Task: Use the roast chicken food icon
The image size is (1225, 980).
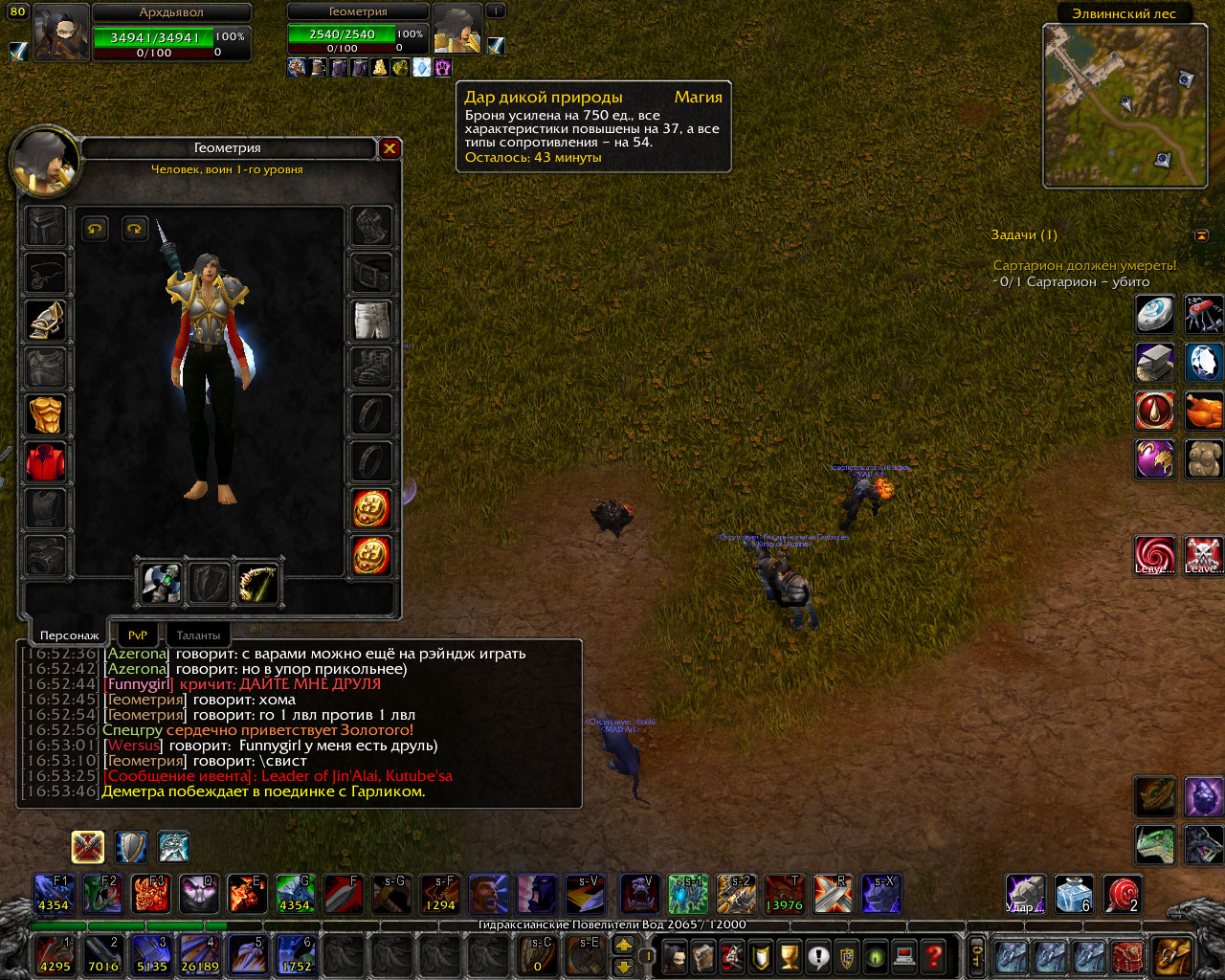Action: (x=1203, y=411)
